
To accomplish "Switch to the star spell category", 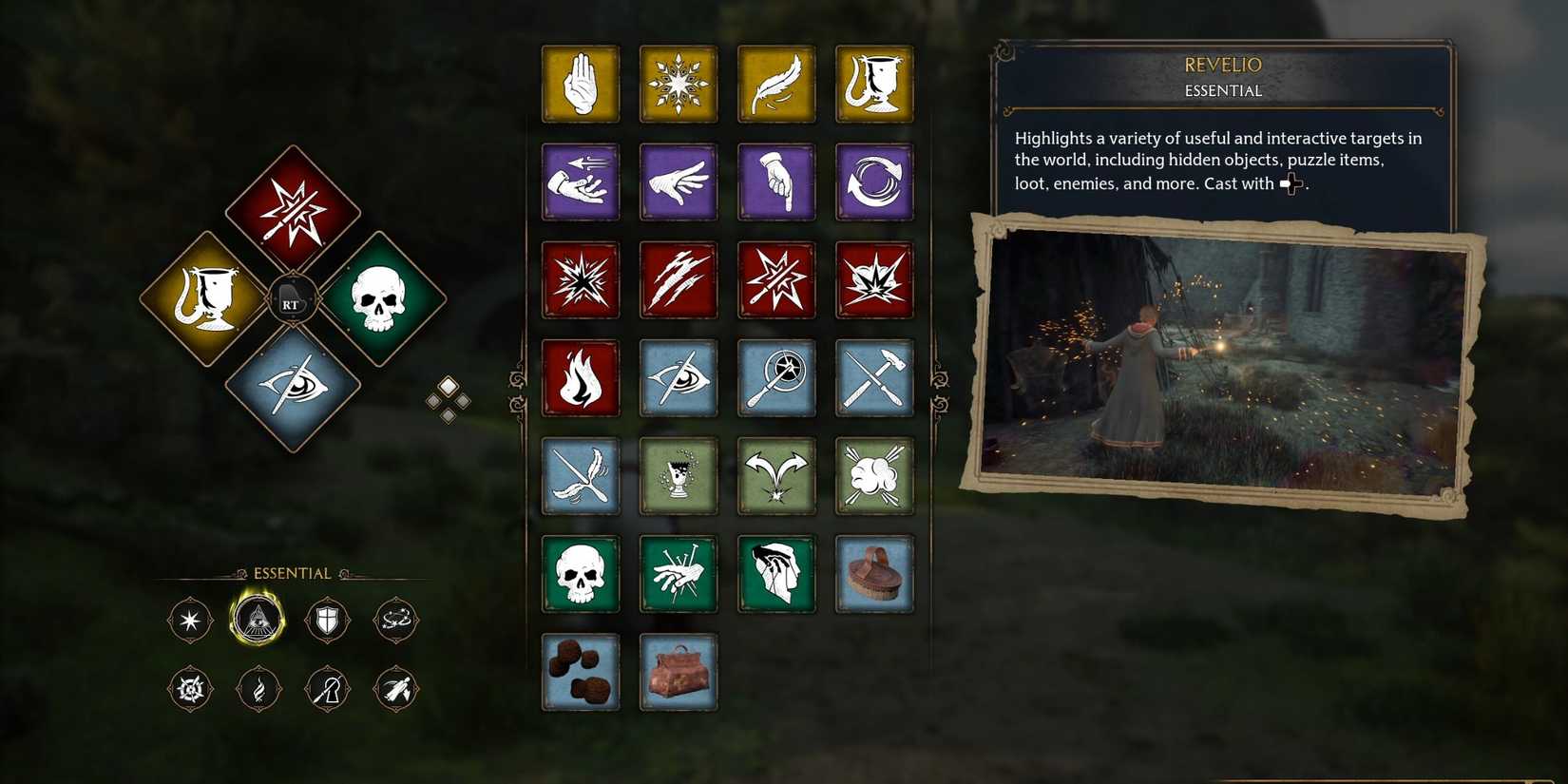I will [189, 619].
